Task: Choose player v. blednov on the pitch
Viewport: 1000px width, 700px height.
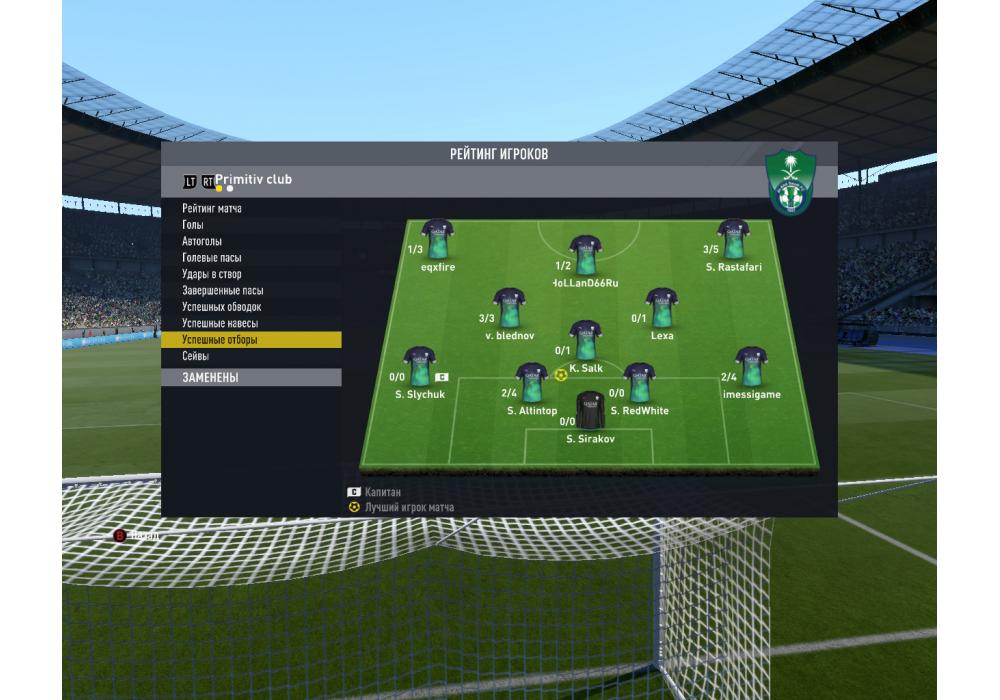Action: [x=509, y=308]
